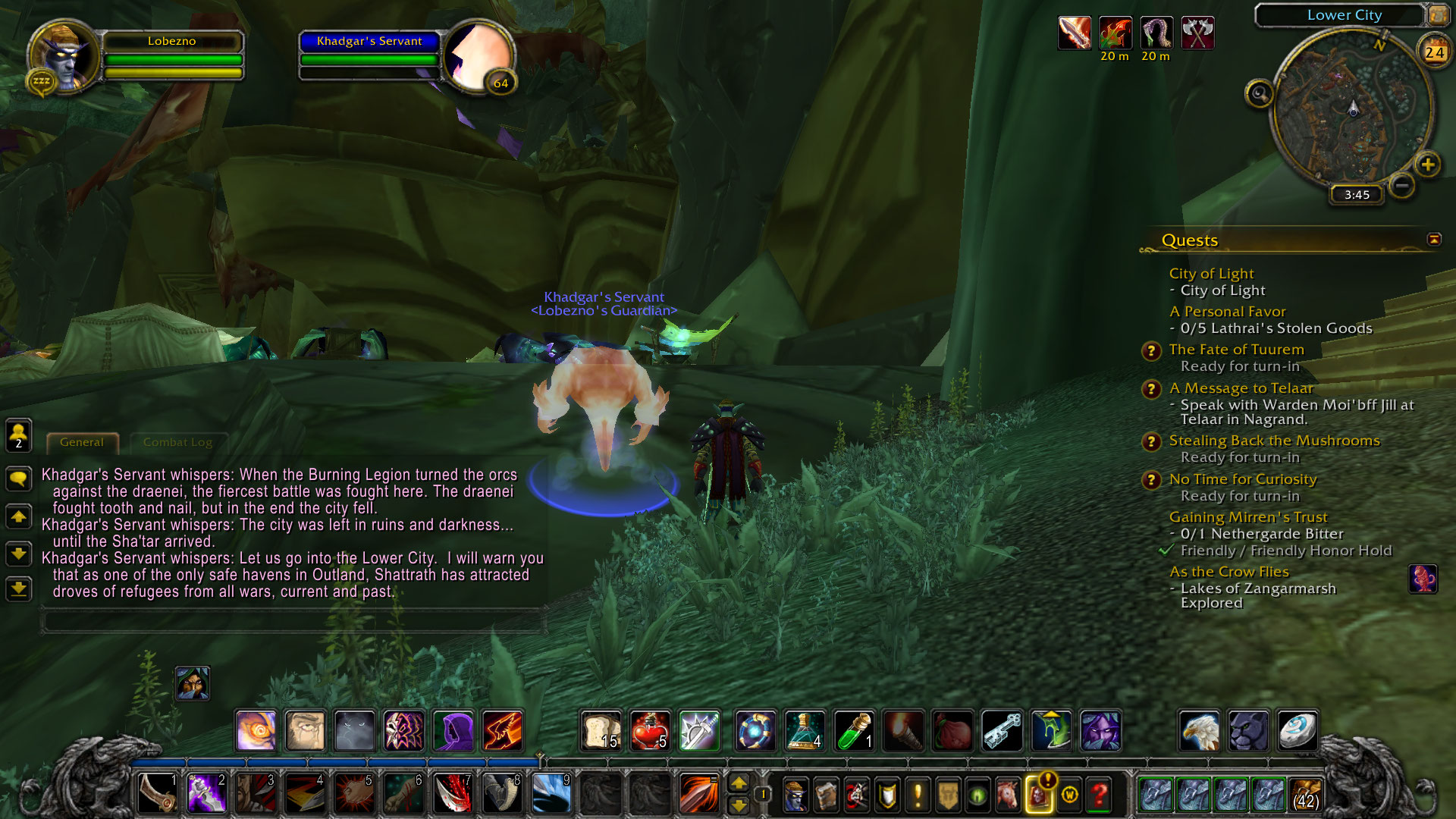Image resolution: width=1456 pixels, height=819 pixels.
Task: Open the main backpack
Action: pyautogui.click(x=1305, y=794)
